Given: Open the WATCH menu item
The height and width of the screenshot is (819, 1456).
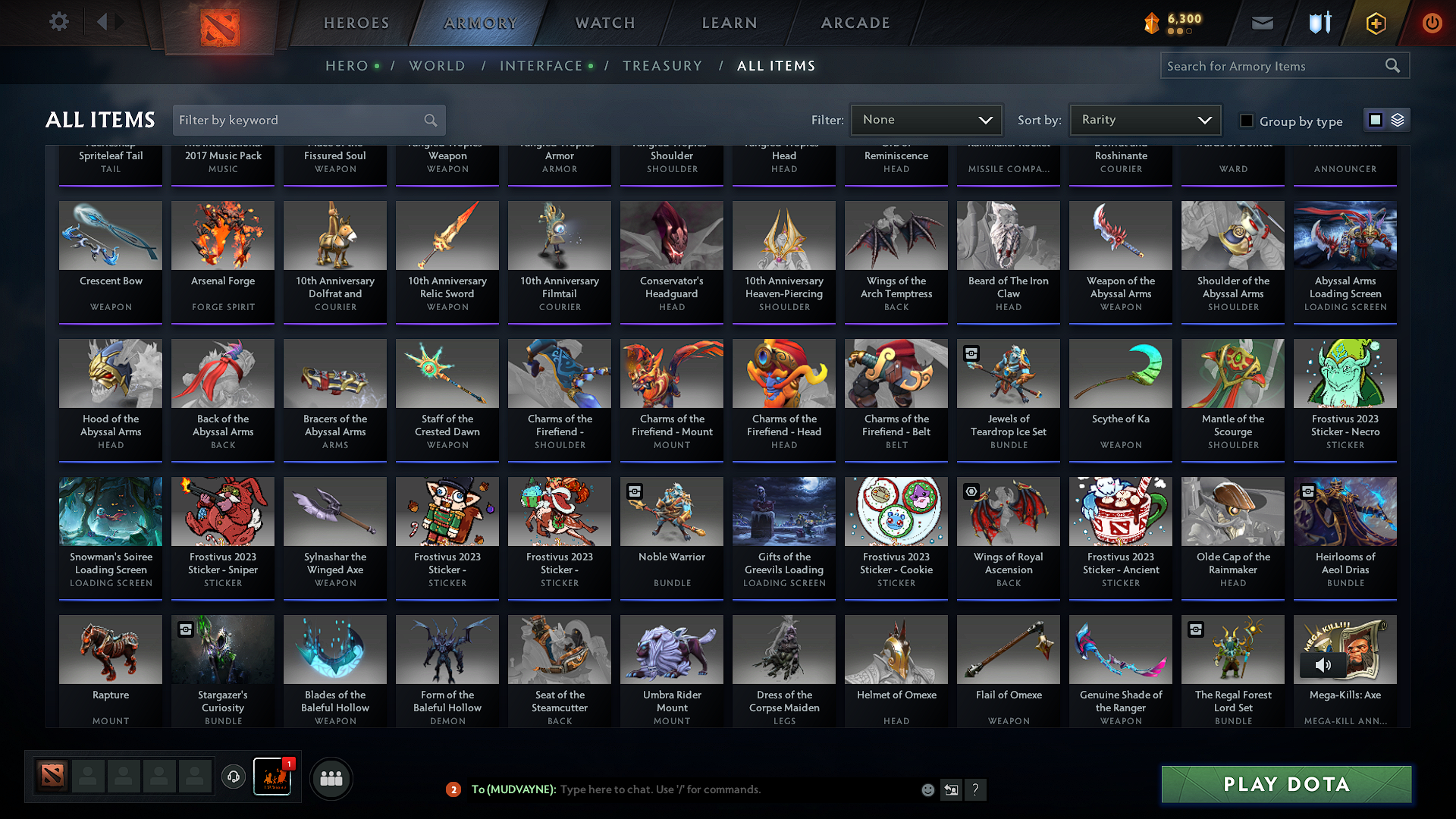Looking at the screenshot, I should tap(603, 23).
